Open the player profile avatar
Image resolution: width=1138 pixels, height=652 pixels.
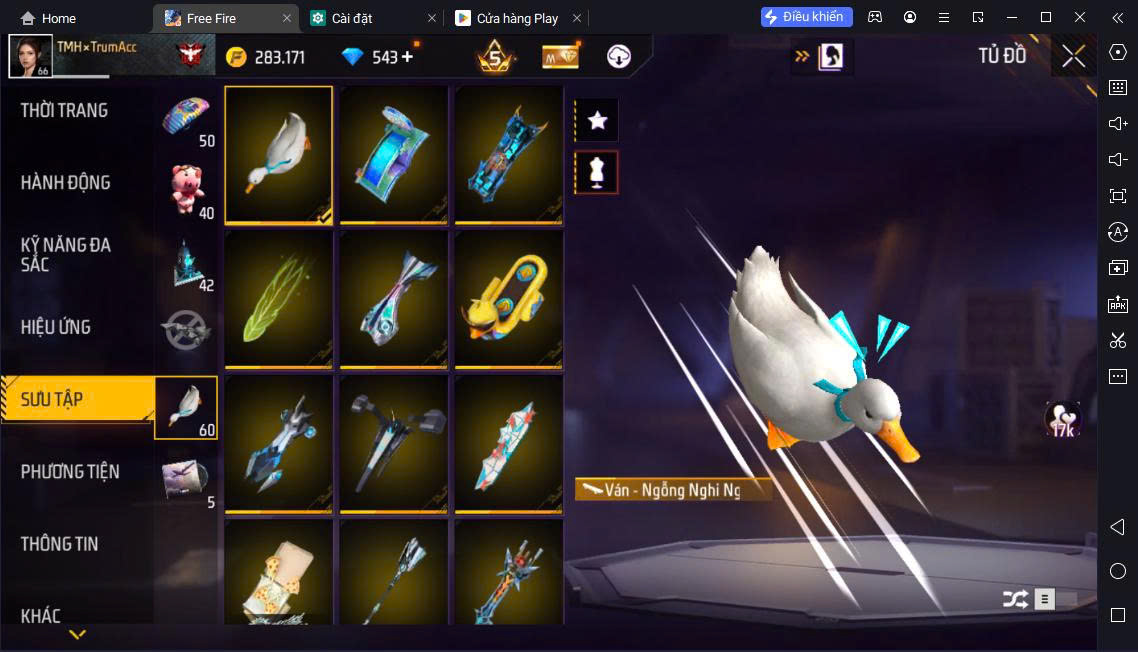pos(30,56)
